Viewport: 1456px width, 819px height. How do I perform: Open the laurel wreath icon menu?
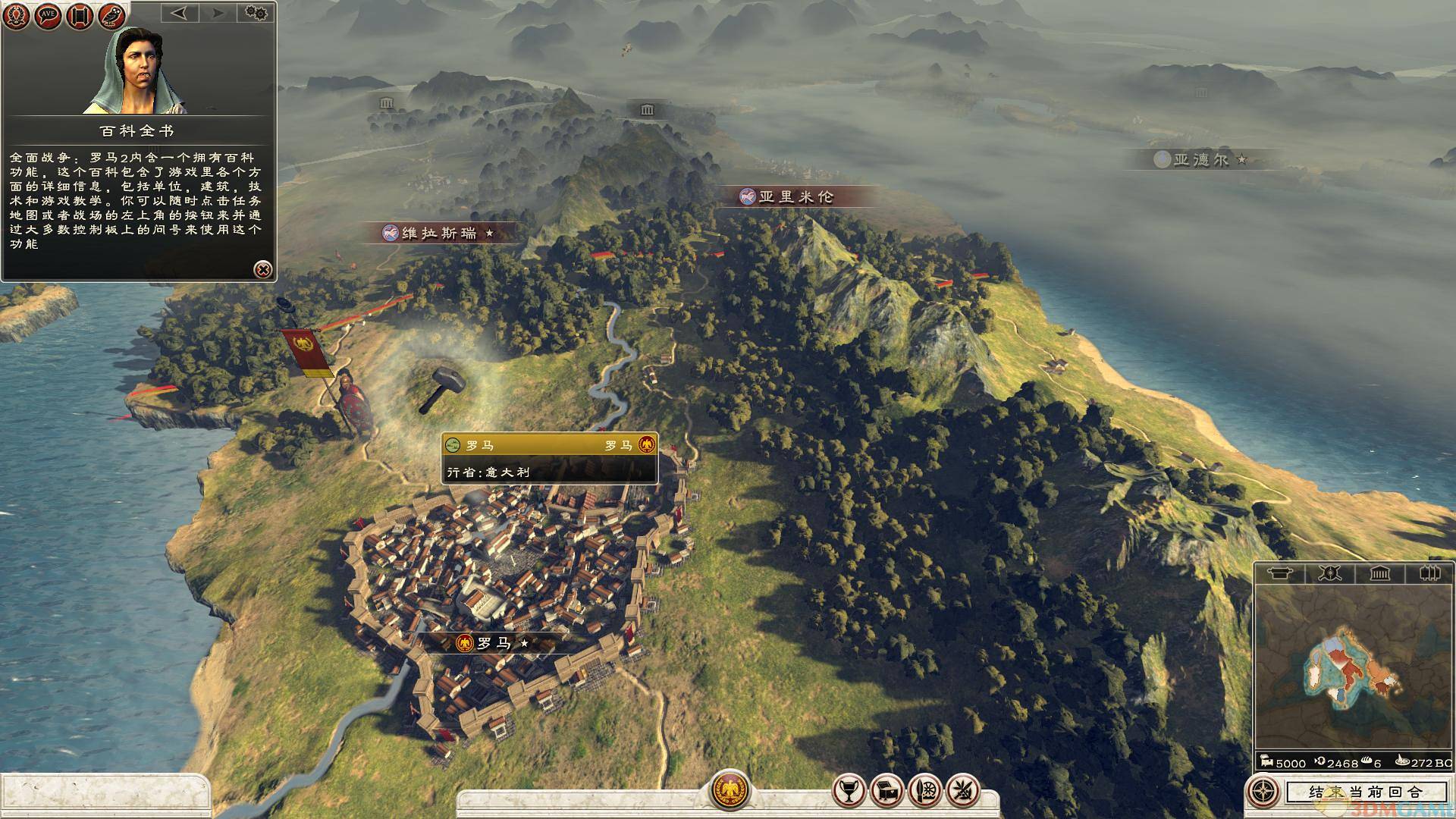[x=17, y=16]
